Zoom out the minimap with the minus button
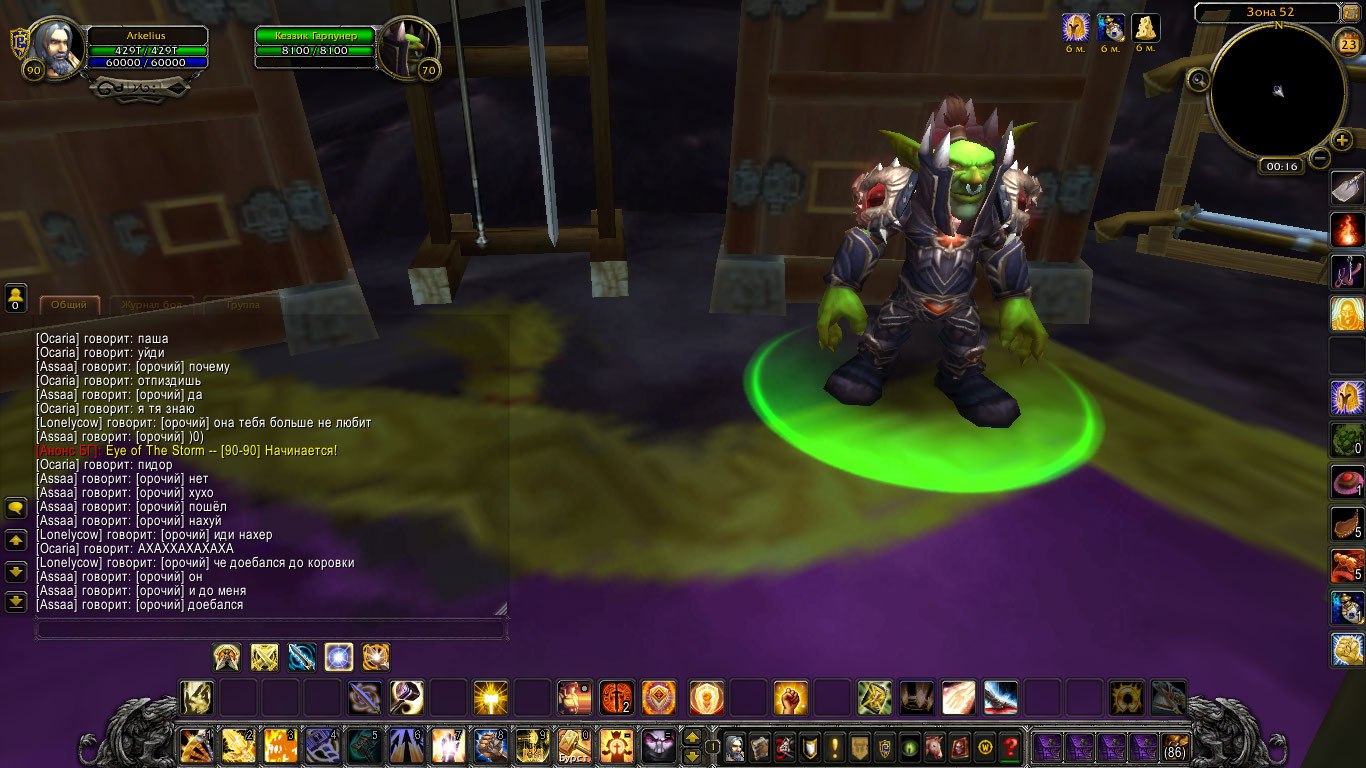The image size is (1366, 768). 1320,158
